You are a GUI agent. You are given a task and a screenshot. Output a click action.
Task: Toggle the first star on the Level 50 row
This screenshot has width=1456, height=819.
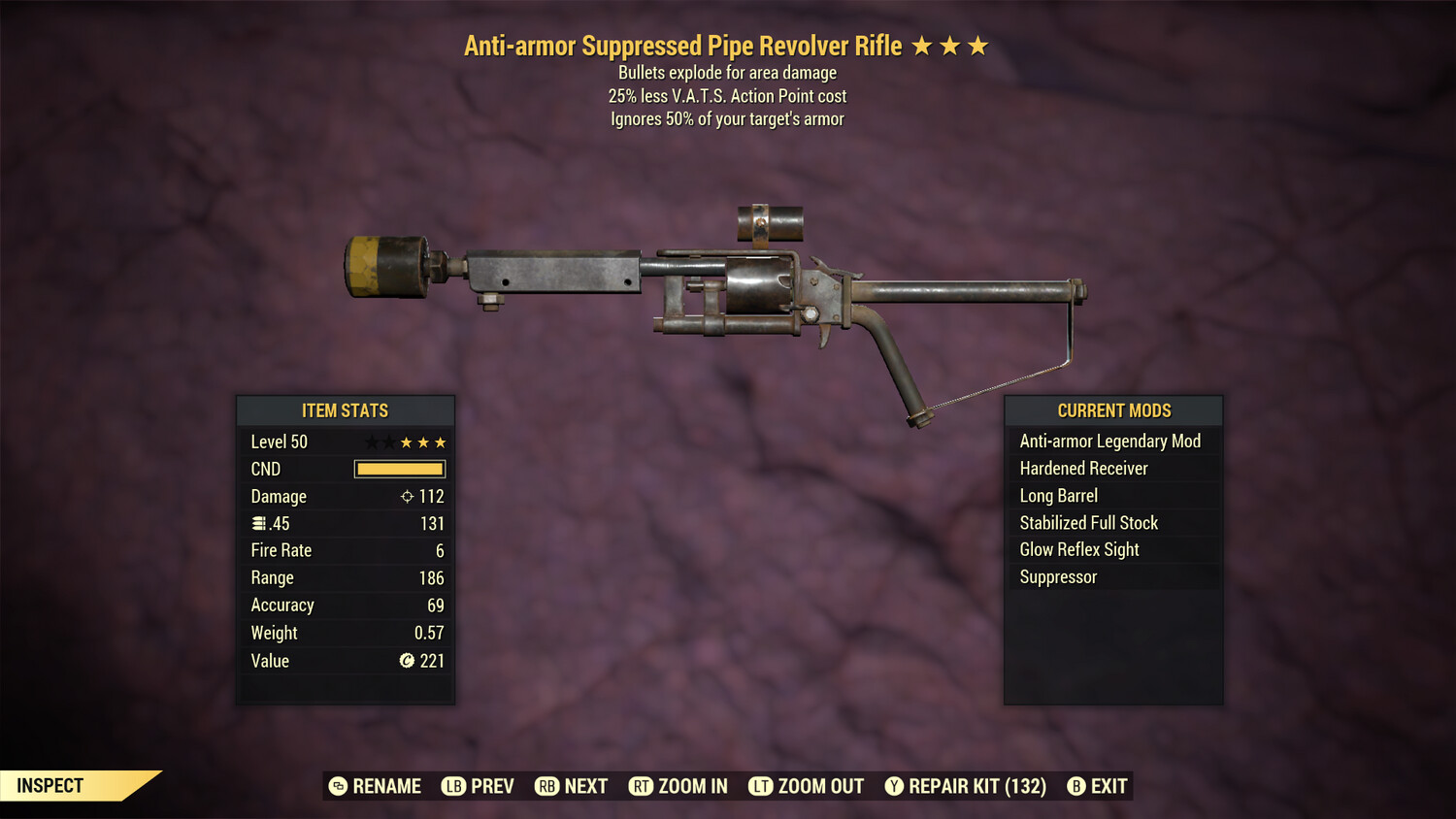(x=371, y=442)
